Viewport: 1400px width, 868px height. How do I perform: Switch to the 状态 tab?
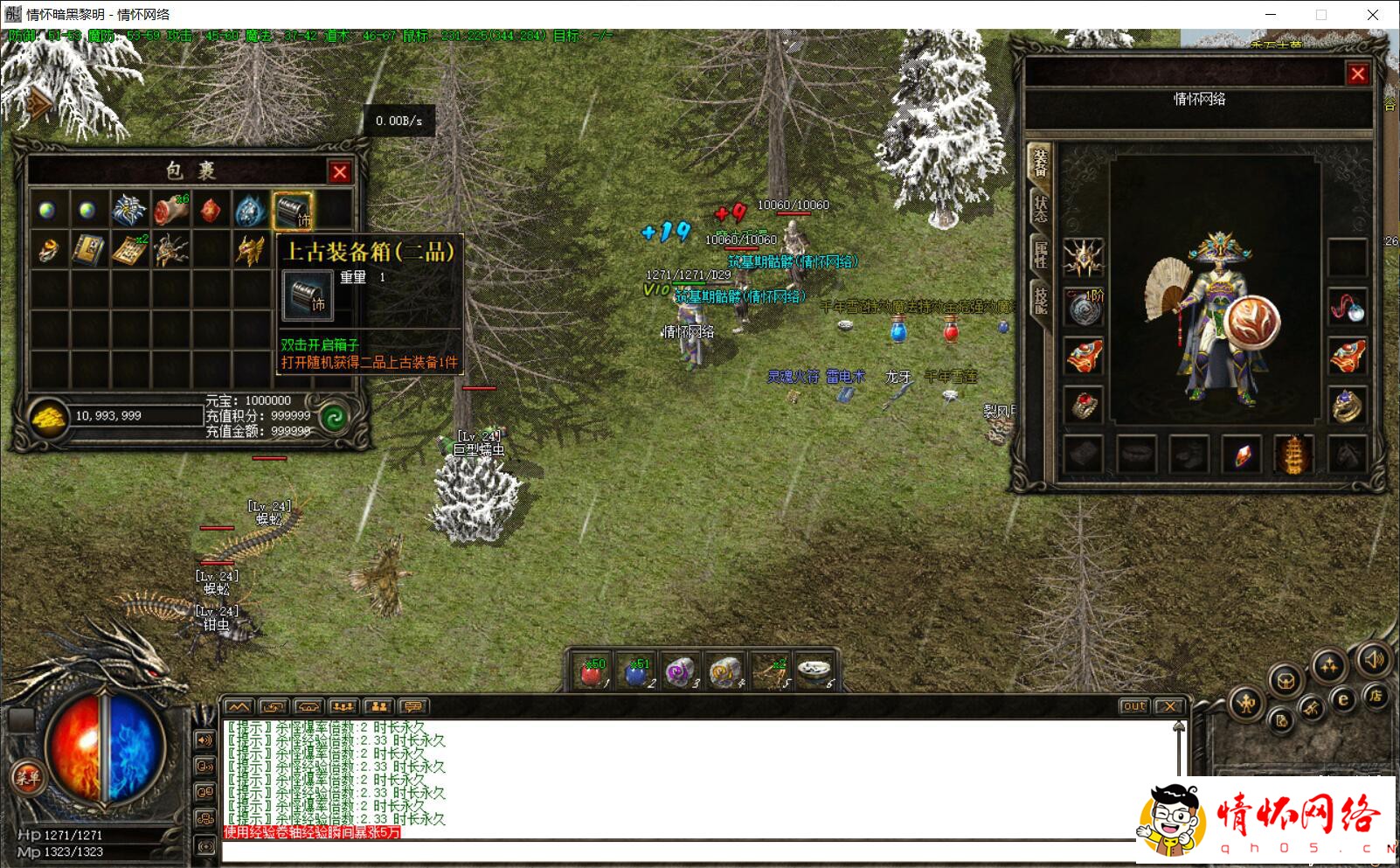[1040, 208]
